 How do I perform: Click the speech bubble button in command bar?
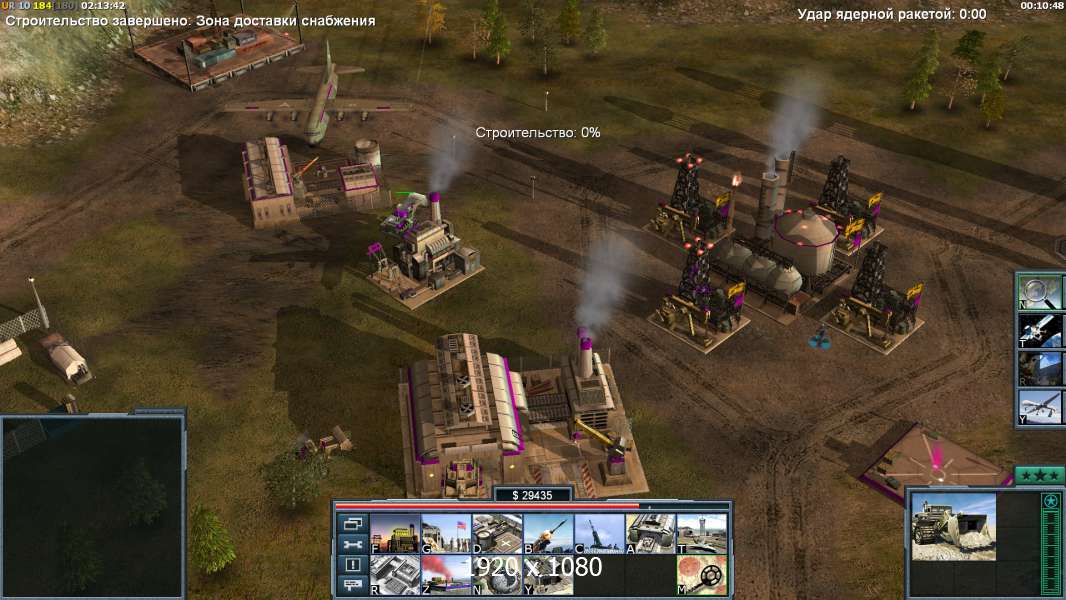click(352, 586)
